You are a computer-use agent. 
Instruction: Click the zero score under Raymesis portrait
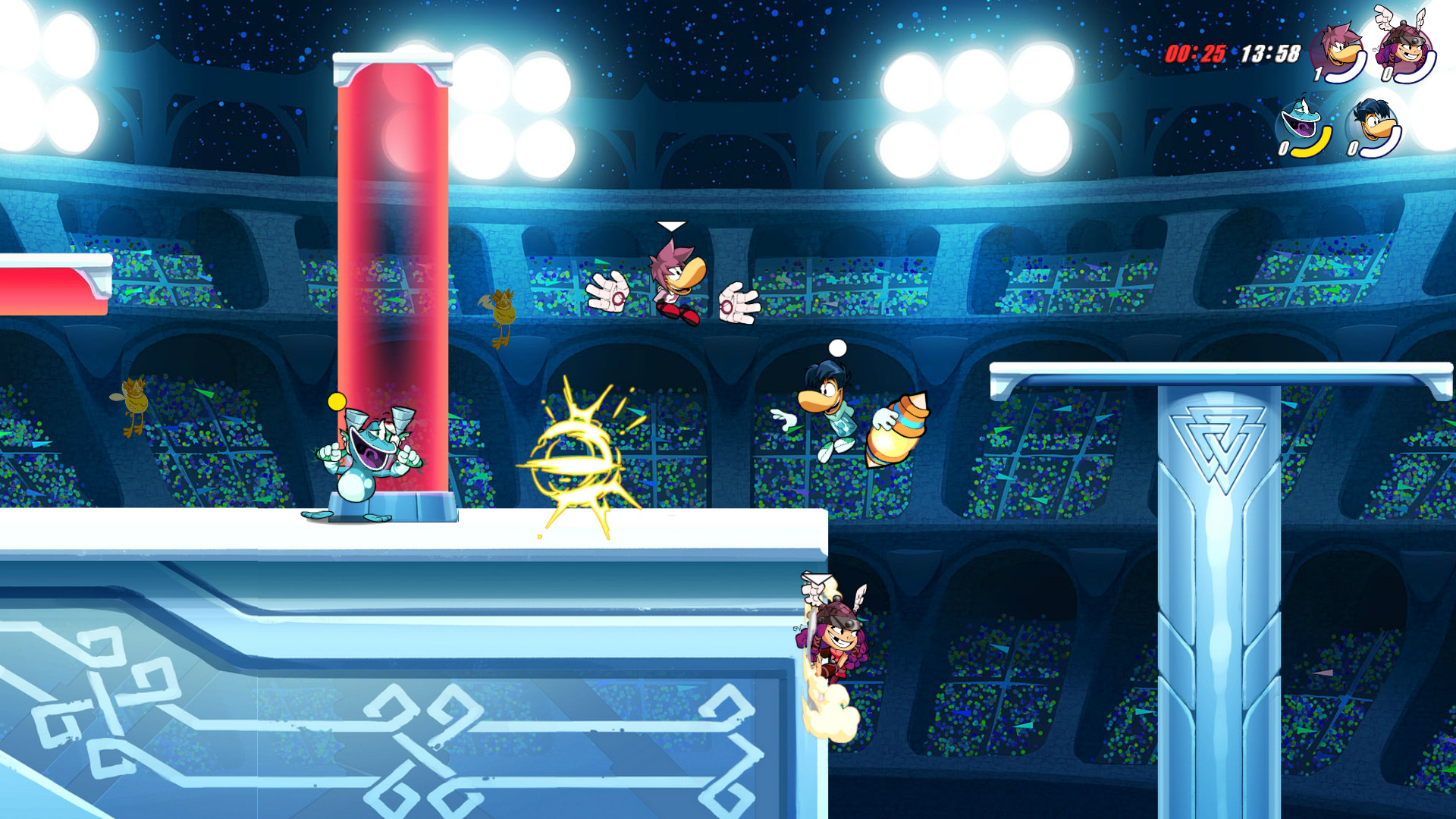pos(1354,148)
